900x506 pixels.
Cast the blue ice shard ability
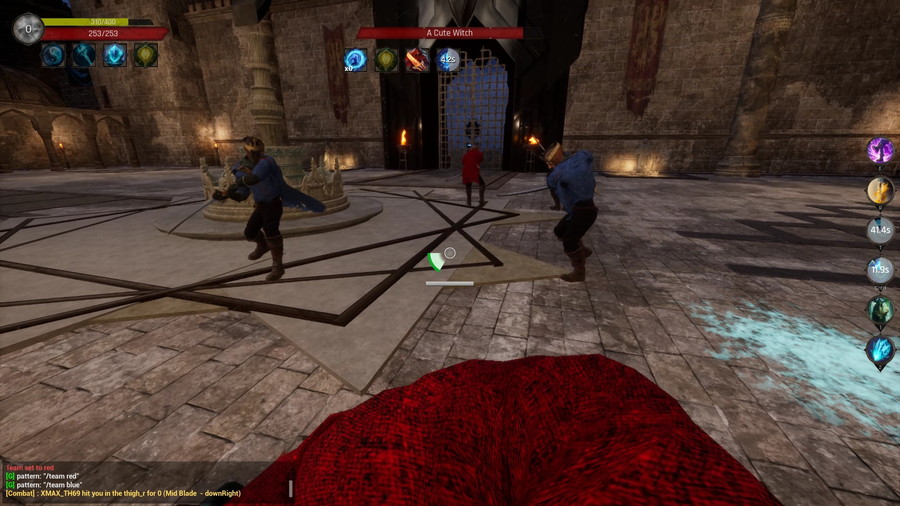[x=880, y=350]
